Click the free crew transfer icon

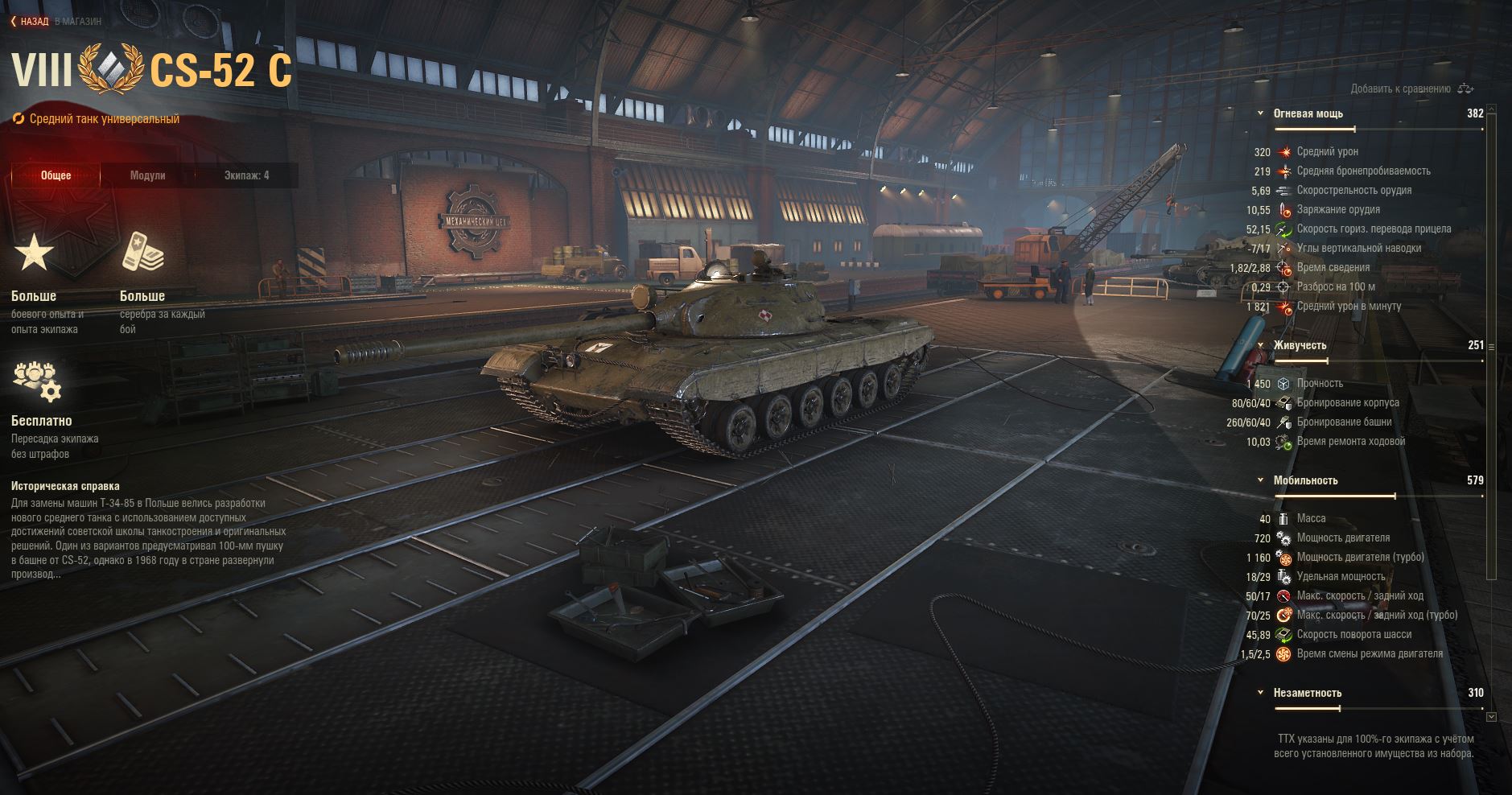(37, 381)
